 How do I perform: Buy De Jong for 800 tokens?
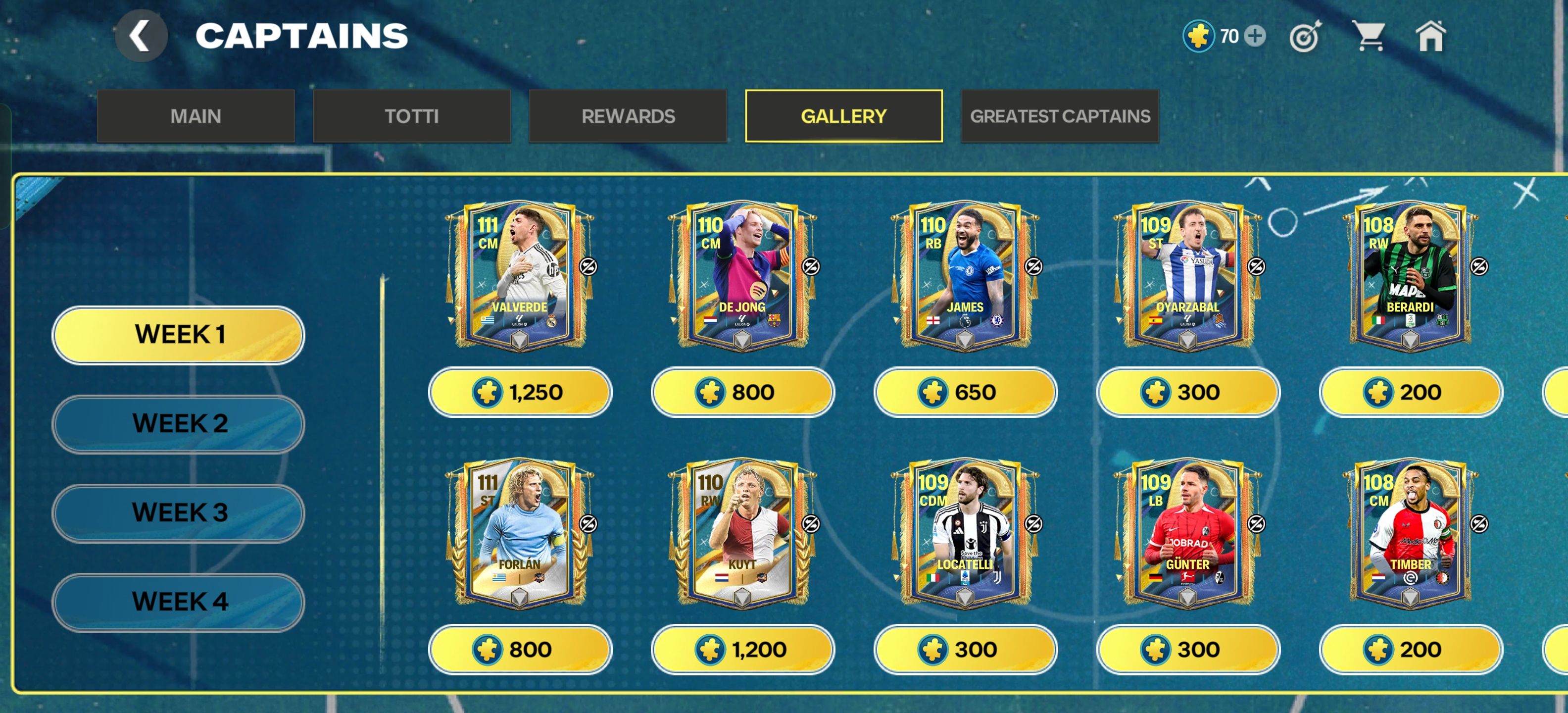pyautogui.click(x=742, y=392)
